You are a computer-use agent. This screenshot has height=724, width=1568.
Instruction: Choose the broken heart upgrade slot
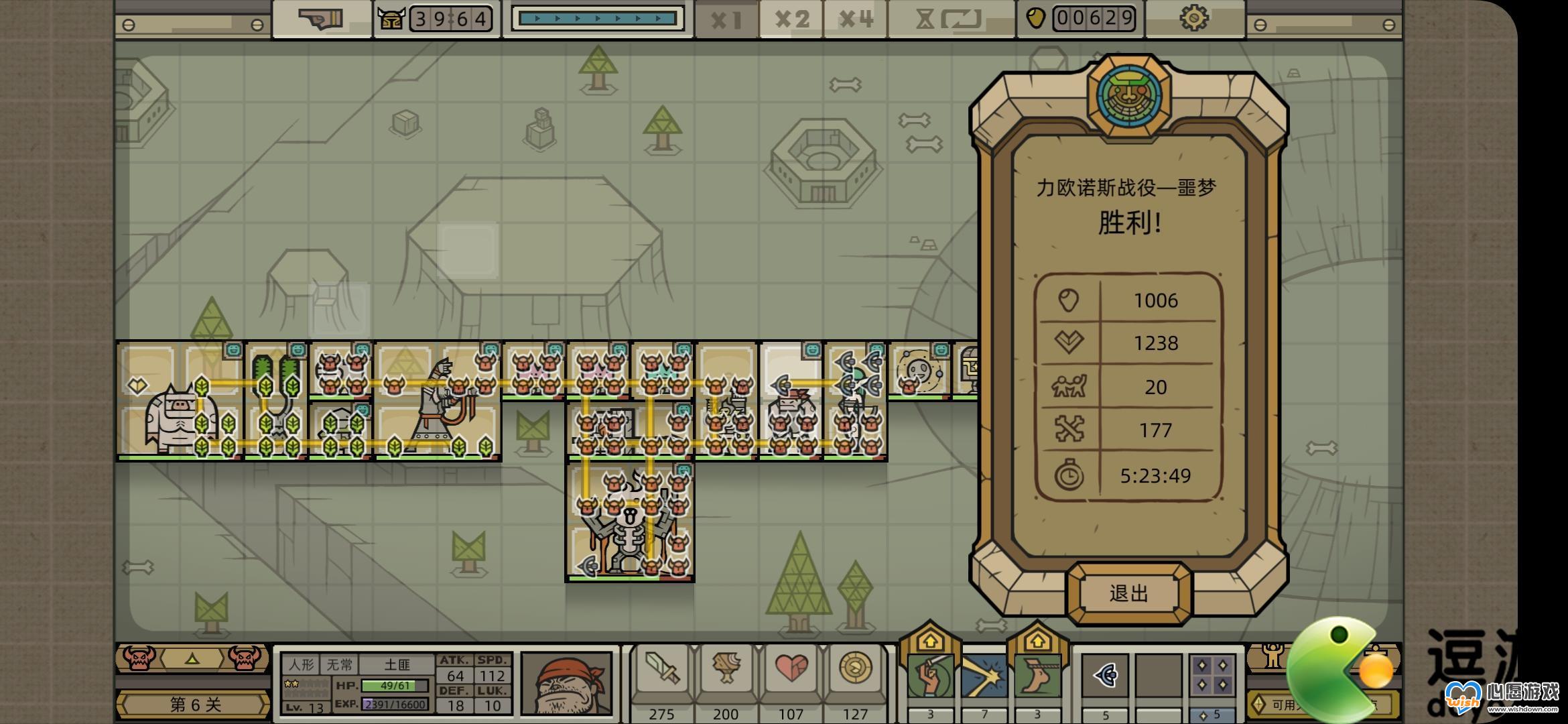coord(791,670)
